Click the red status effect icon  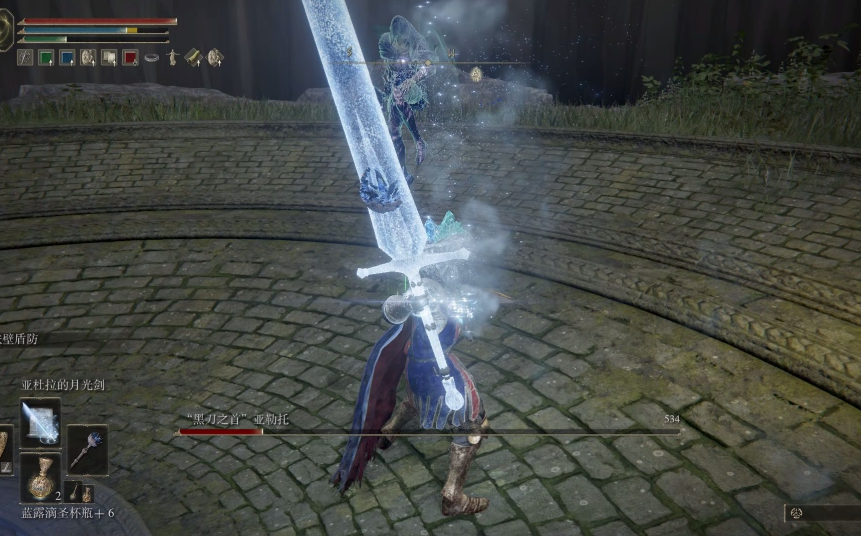click(130, 58)
